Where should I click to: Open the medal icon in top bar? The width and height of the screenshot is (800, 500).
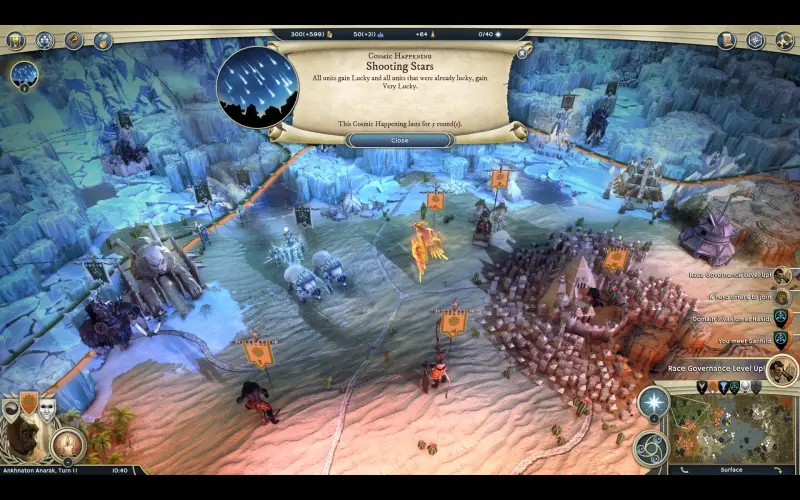tap(103, 41)
